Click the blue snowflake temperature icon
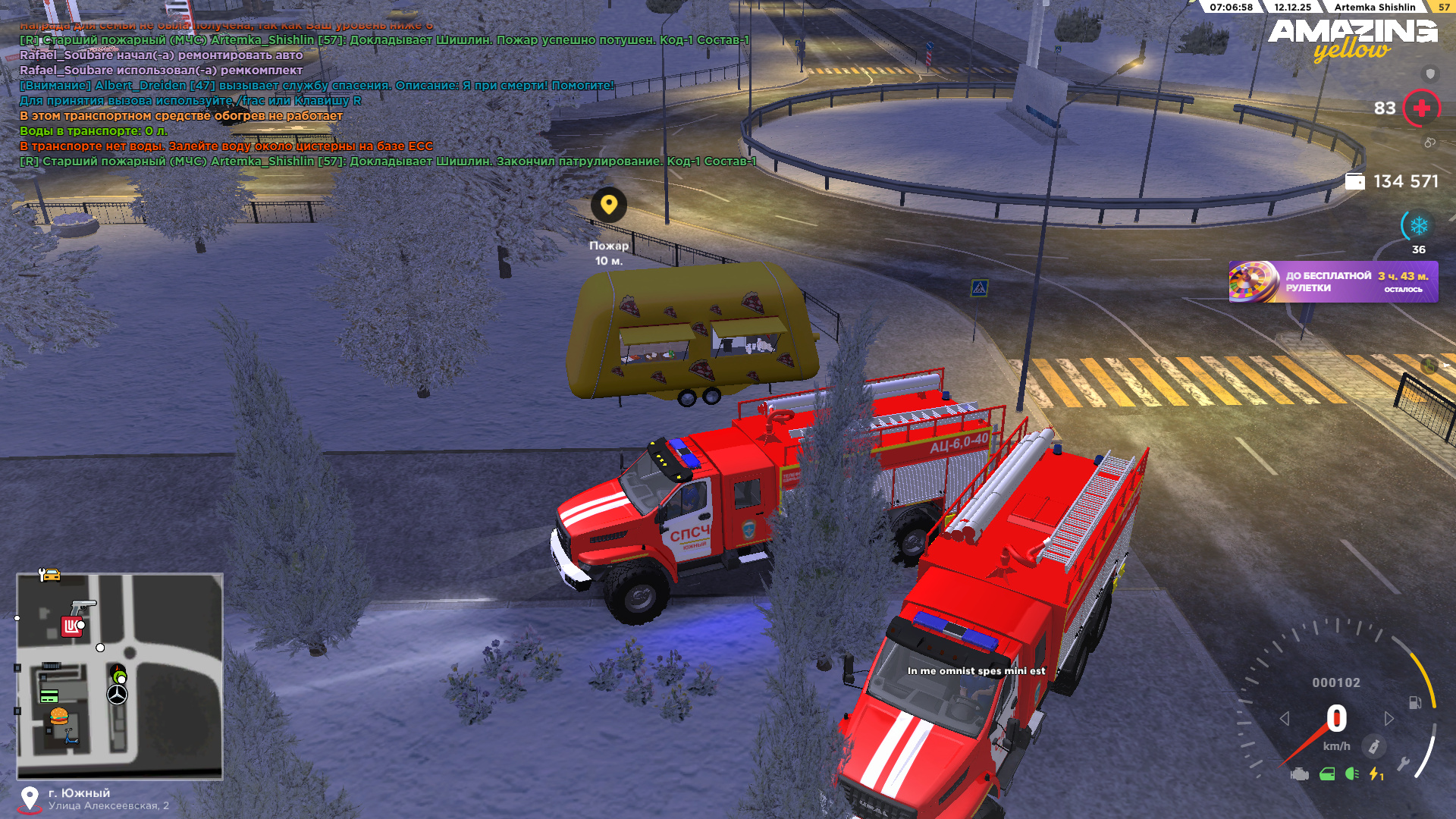The height and width of the screenshot is (819, 1456). [x=1418, y=225]
